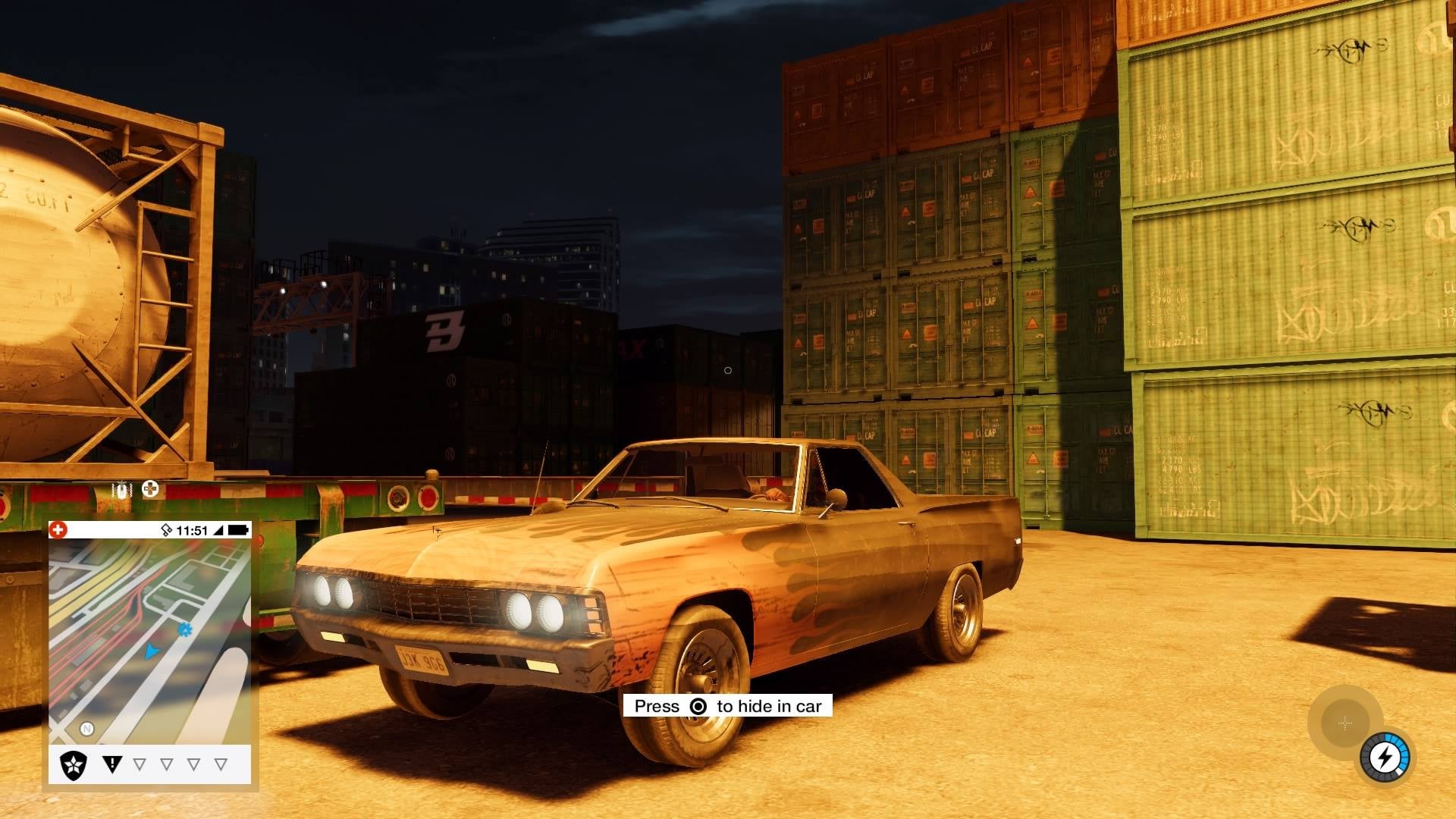Click the blue research gear icon on the minimap
This screenshot has height=819, width=1456.
coord(184,629)
